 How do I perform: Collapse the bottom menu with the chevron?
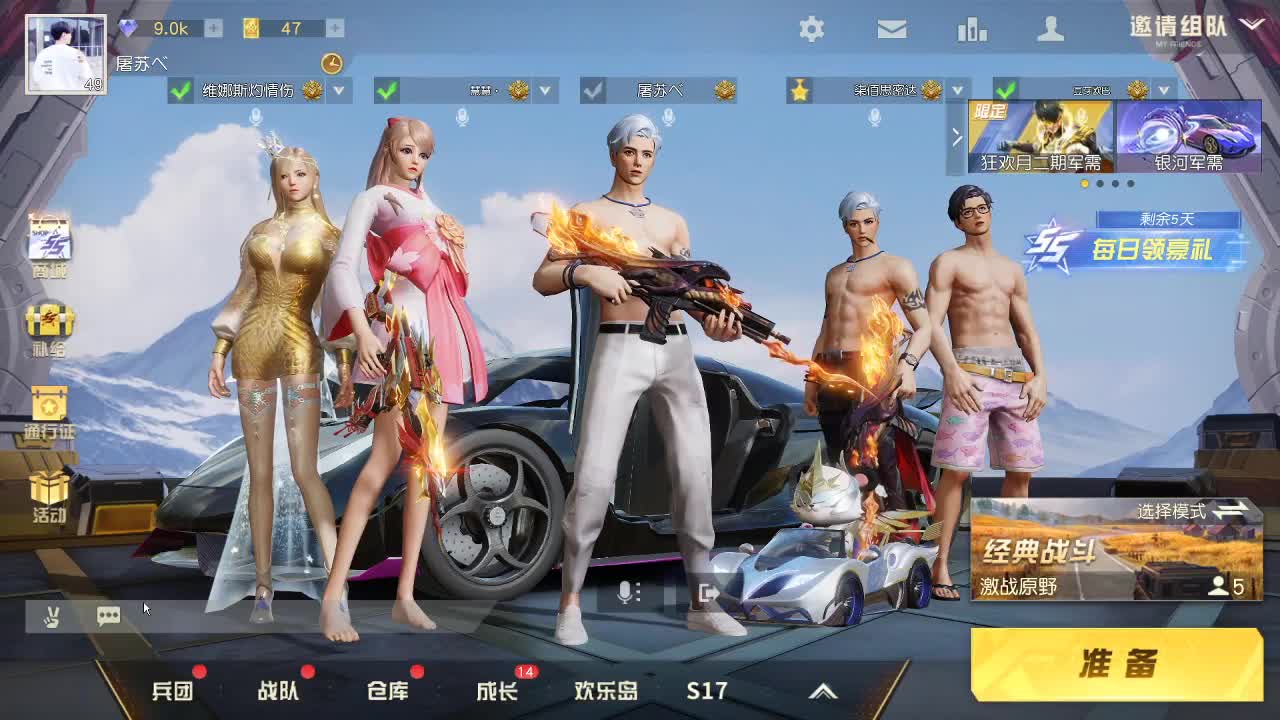[825, 690]
